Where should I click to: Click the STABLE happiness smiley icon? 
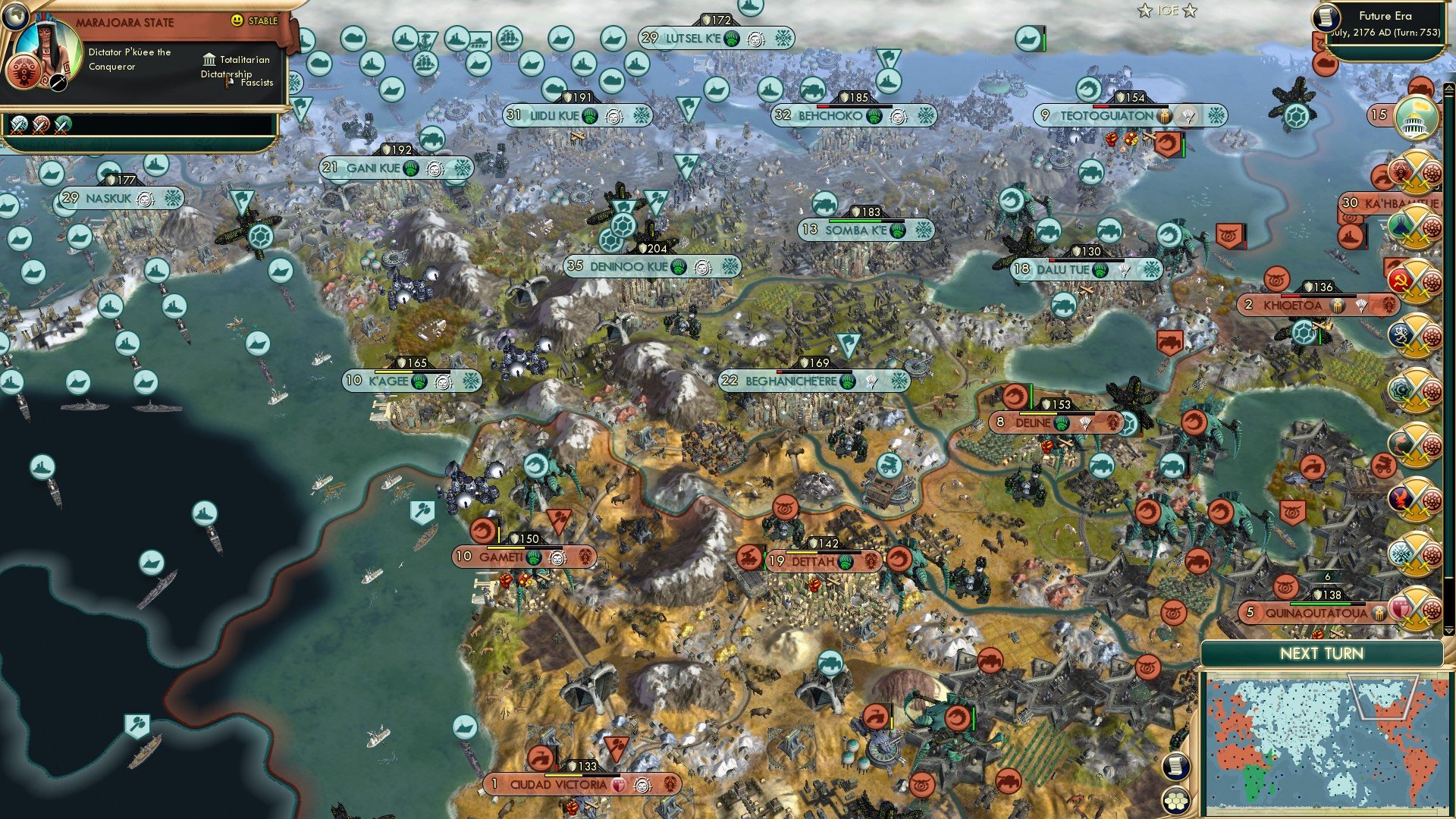coord(237,20)
